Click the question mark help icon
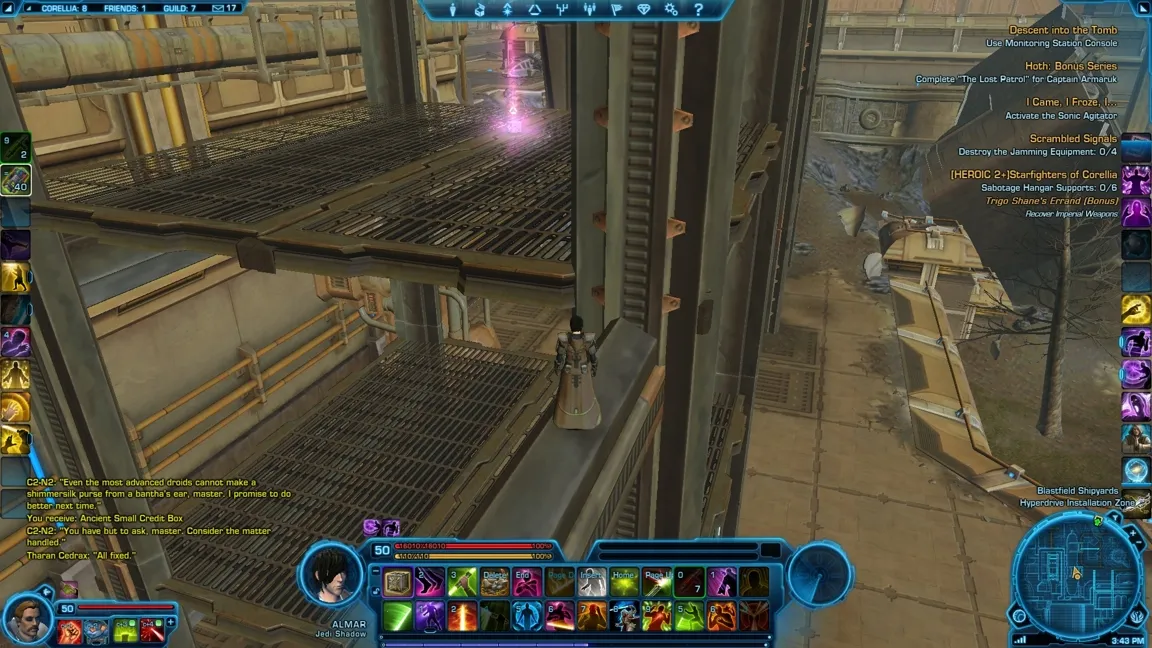Screen dimensions: 1152x648 (x=698, y=10)
